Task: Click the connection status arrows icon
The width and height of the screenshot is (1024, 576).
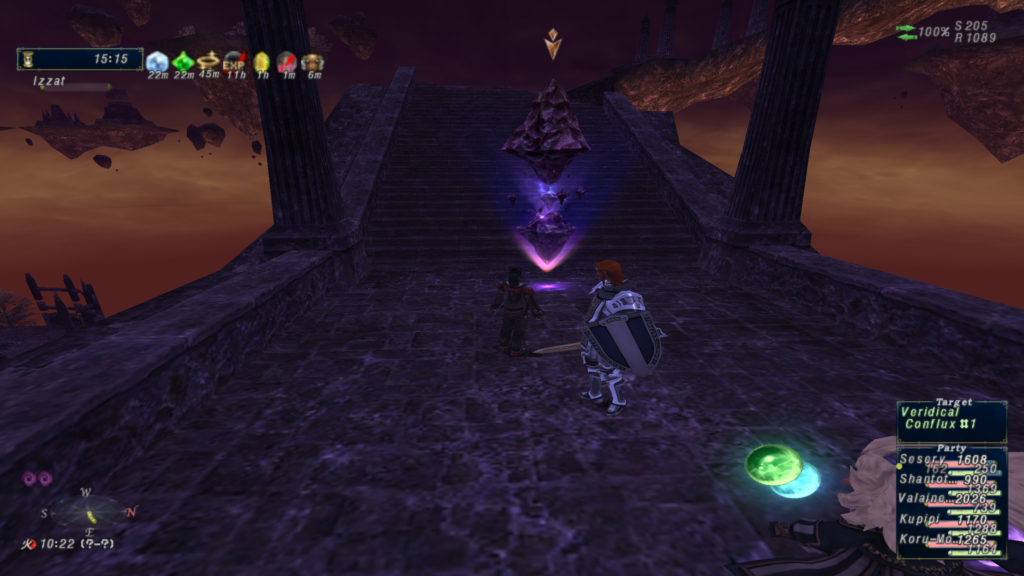Action: coord(906,32)
